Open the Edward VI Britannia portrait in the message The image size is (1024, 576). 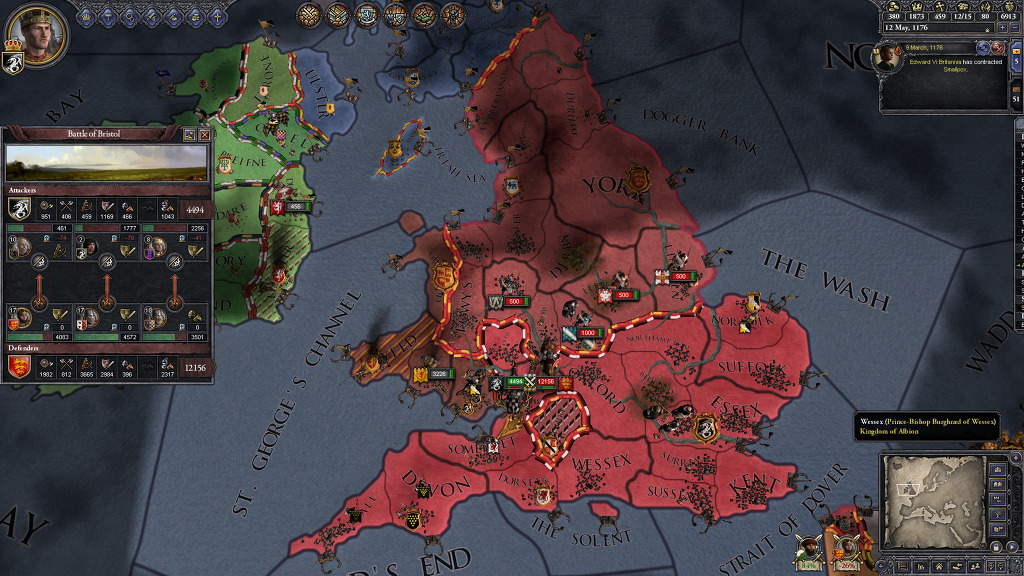tap(887, 59)
